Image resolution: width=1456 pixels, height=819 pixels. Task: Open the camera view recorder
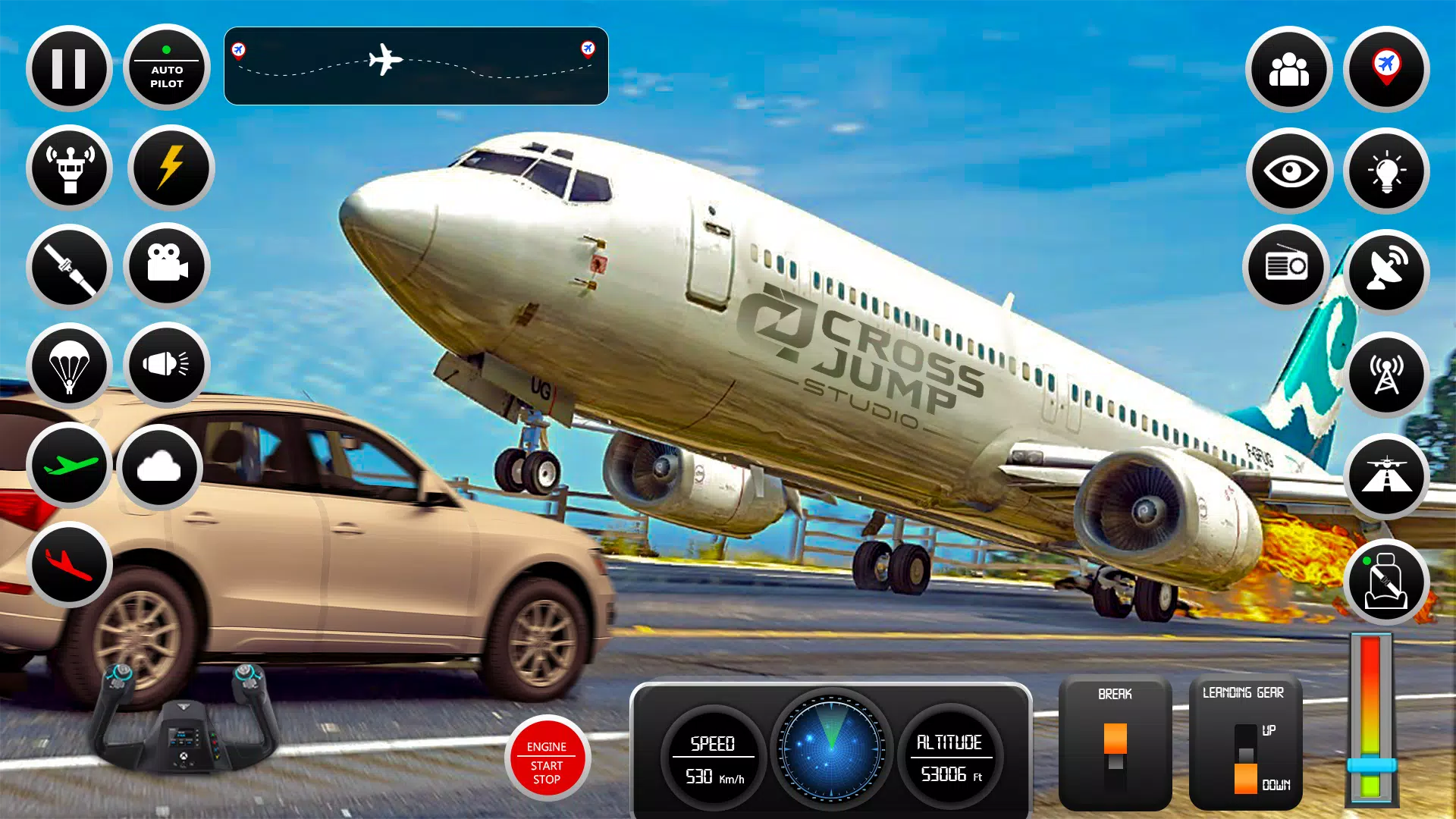point(168,267)
